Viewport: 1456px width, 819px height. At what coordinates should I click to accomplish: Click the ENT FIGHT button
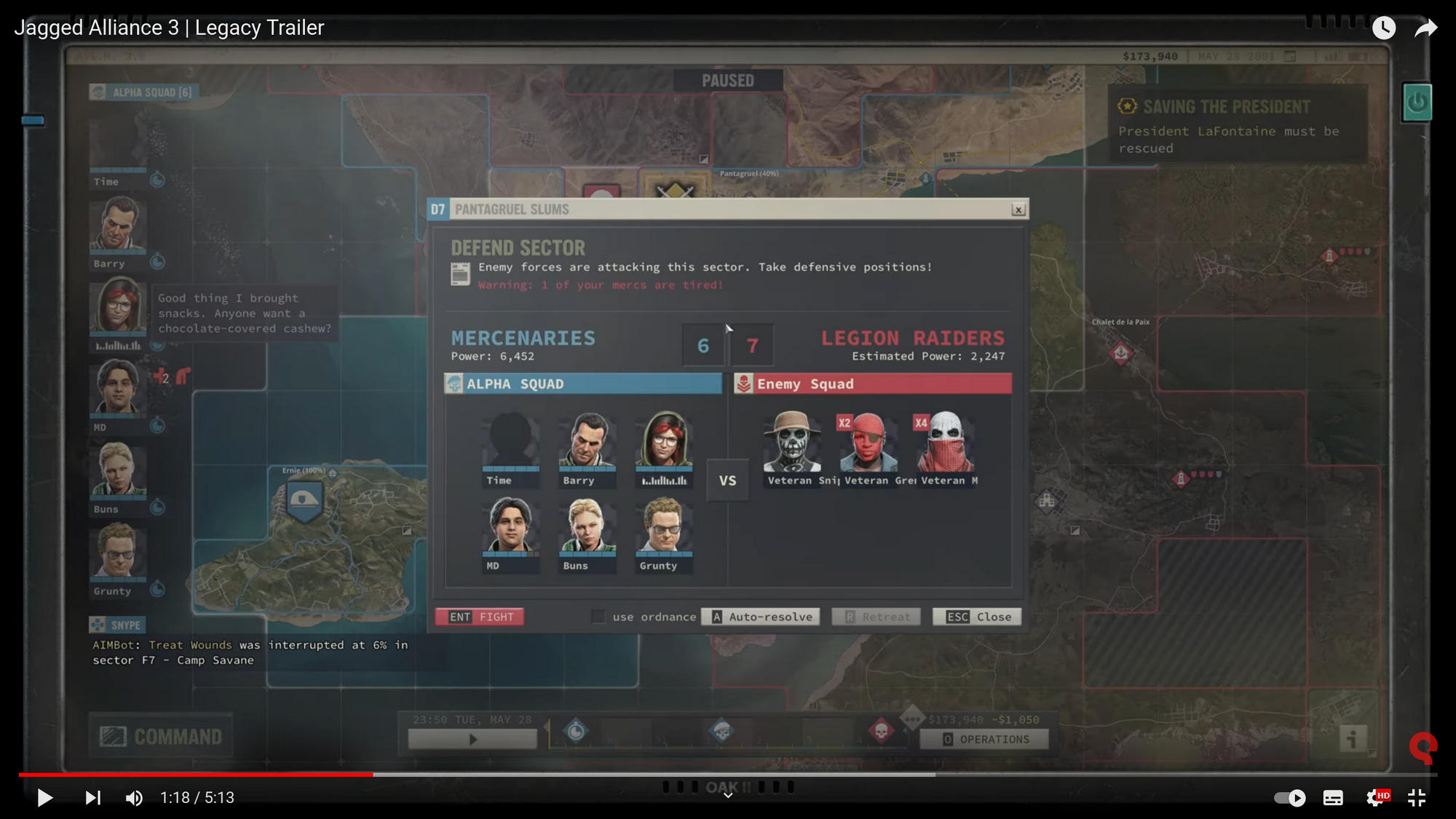[x=479, y=617]
